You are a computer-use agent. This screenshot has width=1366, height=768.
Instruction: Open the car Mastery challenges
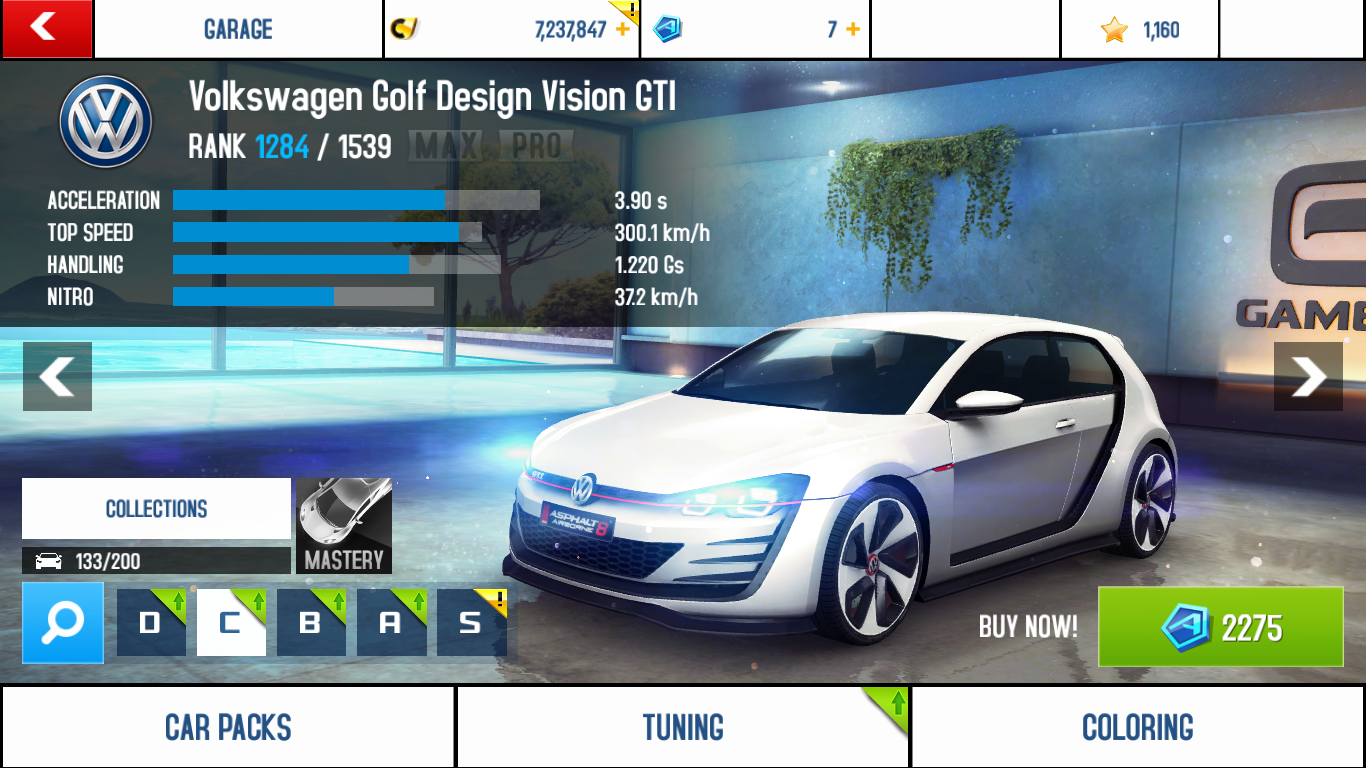[344, 526]
